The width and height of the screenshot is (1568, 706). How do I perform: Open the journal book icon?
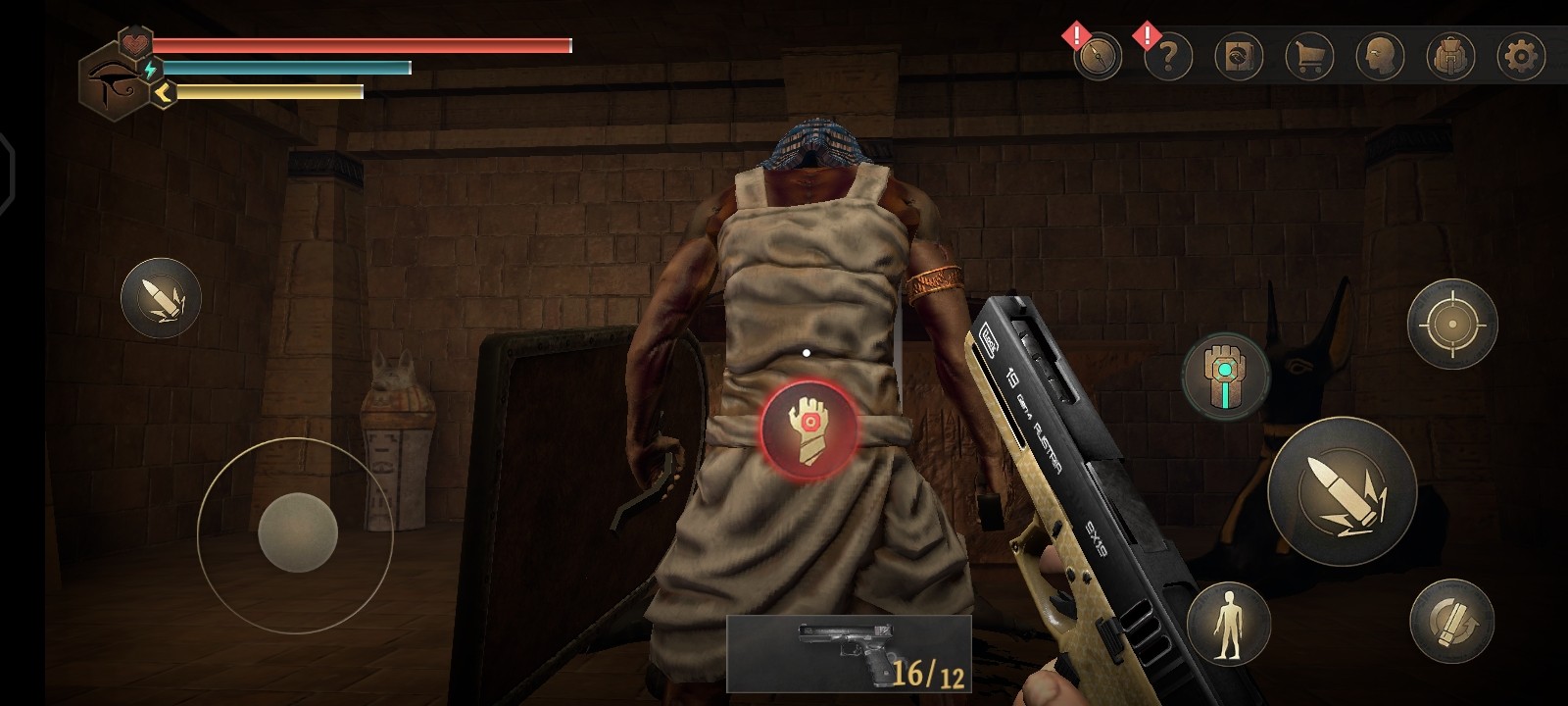click(x=1239, y=57)
